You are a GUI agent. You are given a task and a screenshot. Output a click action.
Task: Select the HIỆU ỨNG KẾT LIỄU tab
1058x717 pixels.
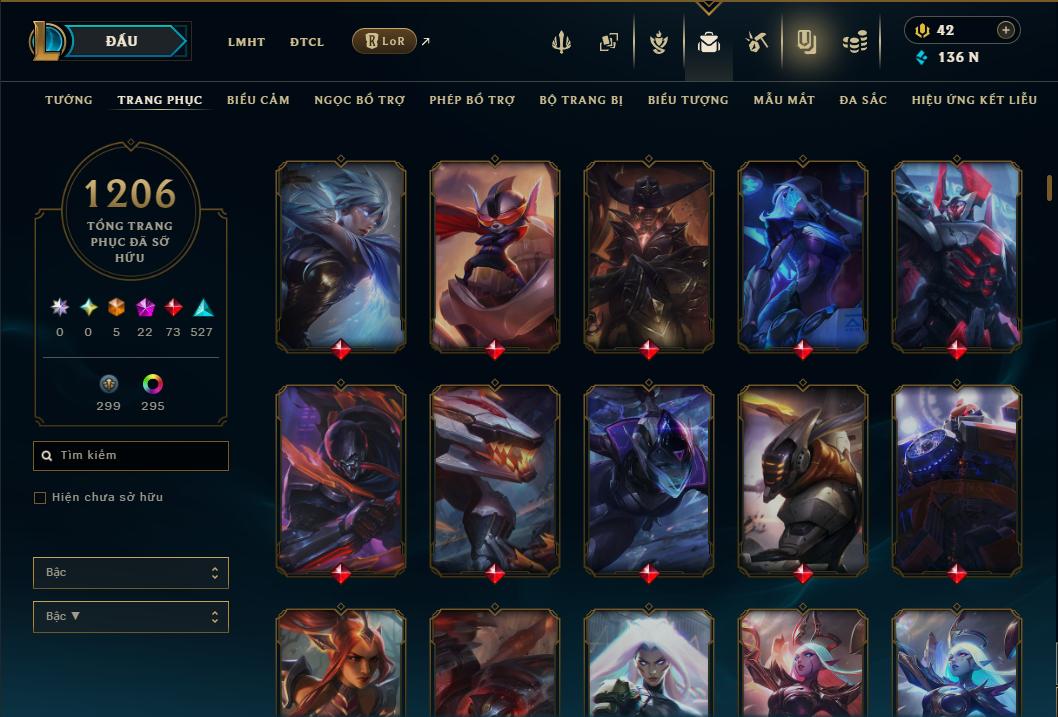click(x=974, y=100)
